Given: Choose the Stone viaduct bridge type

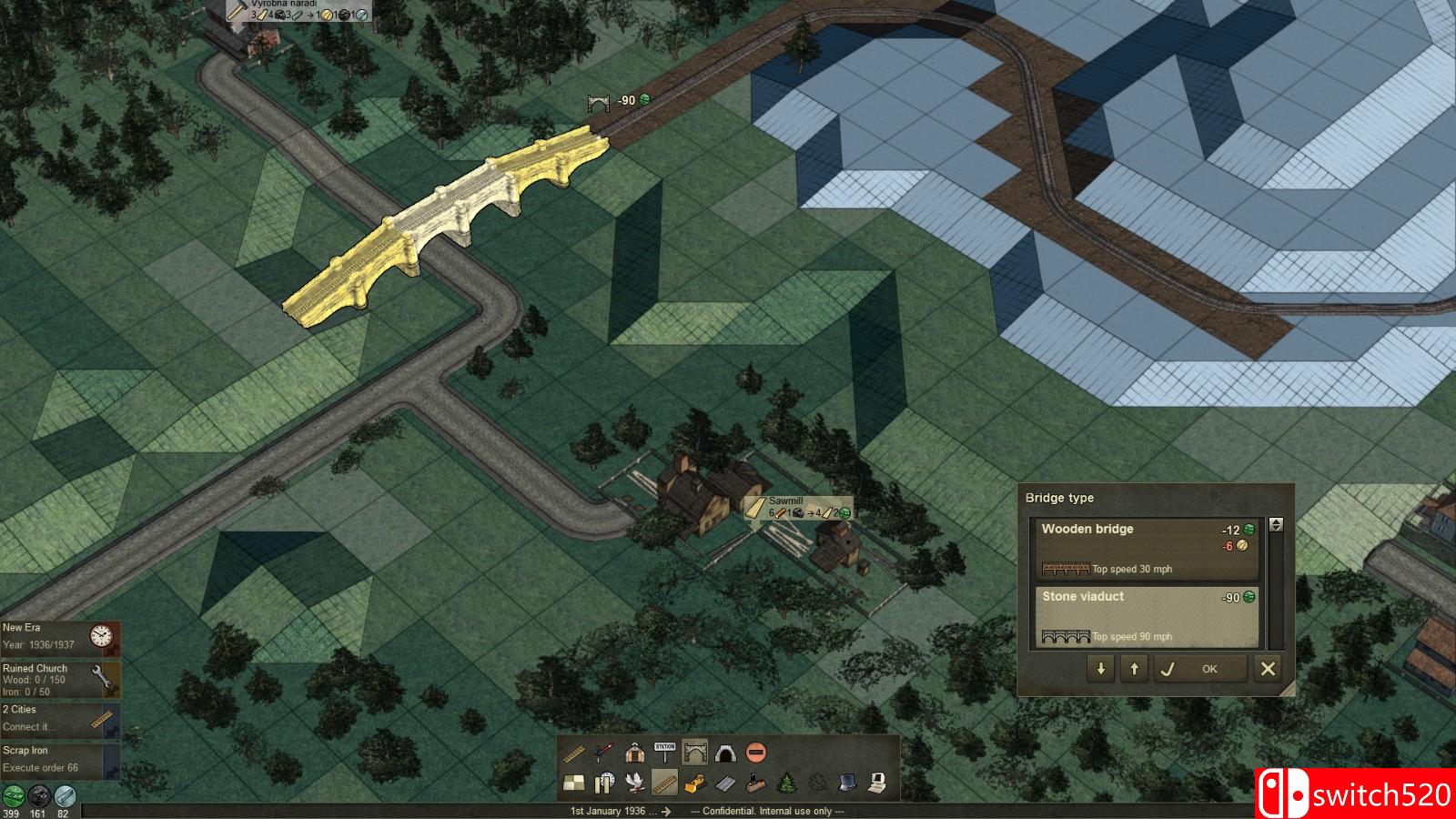Looking at the screenshot, I should coord(1146,616).
